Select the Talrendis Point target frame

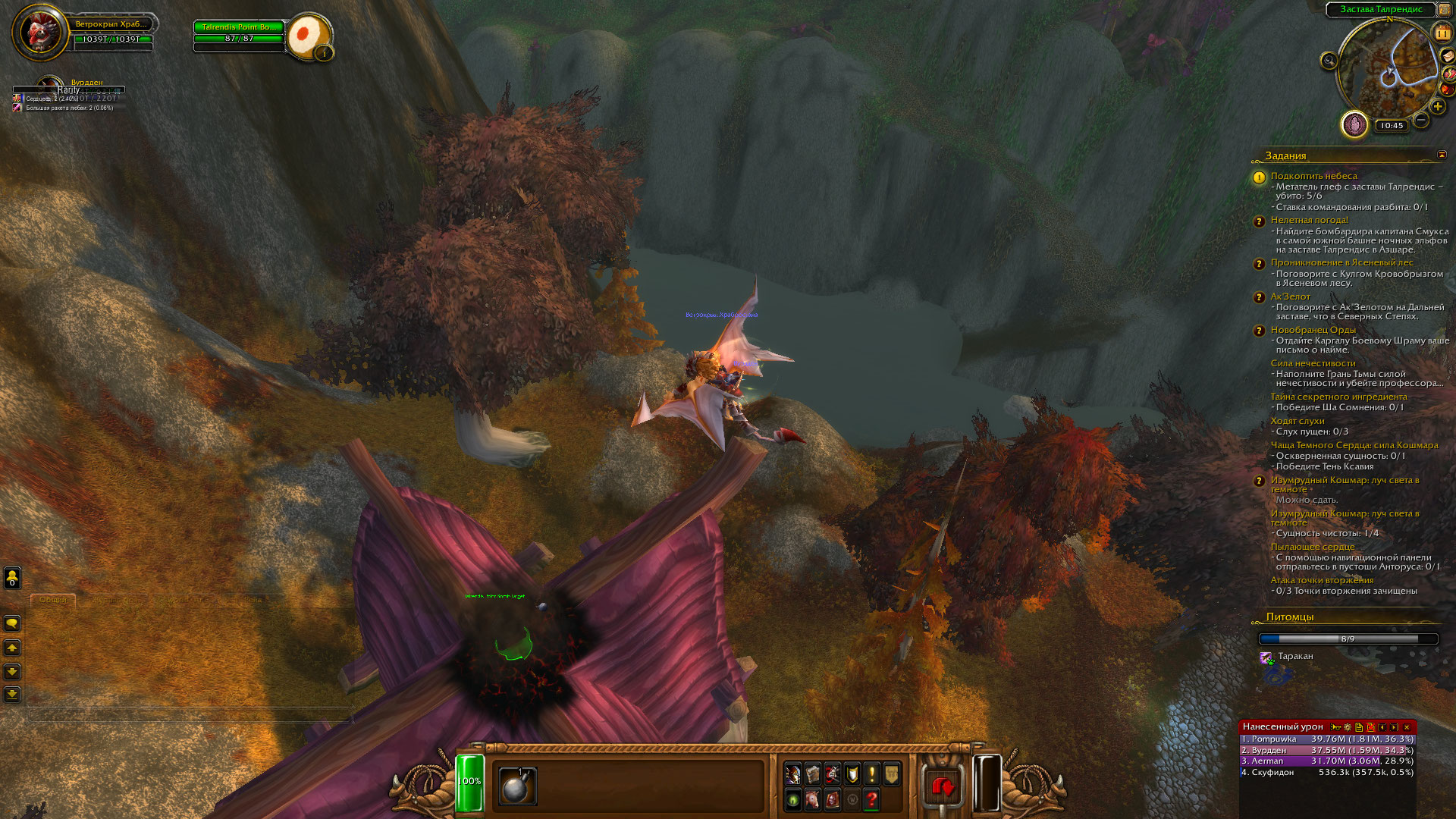238,27
